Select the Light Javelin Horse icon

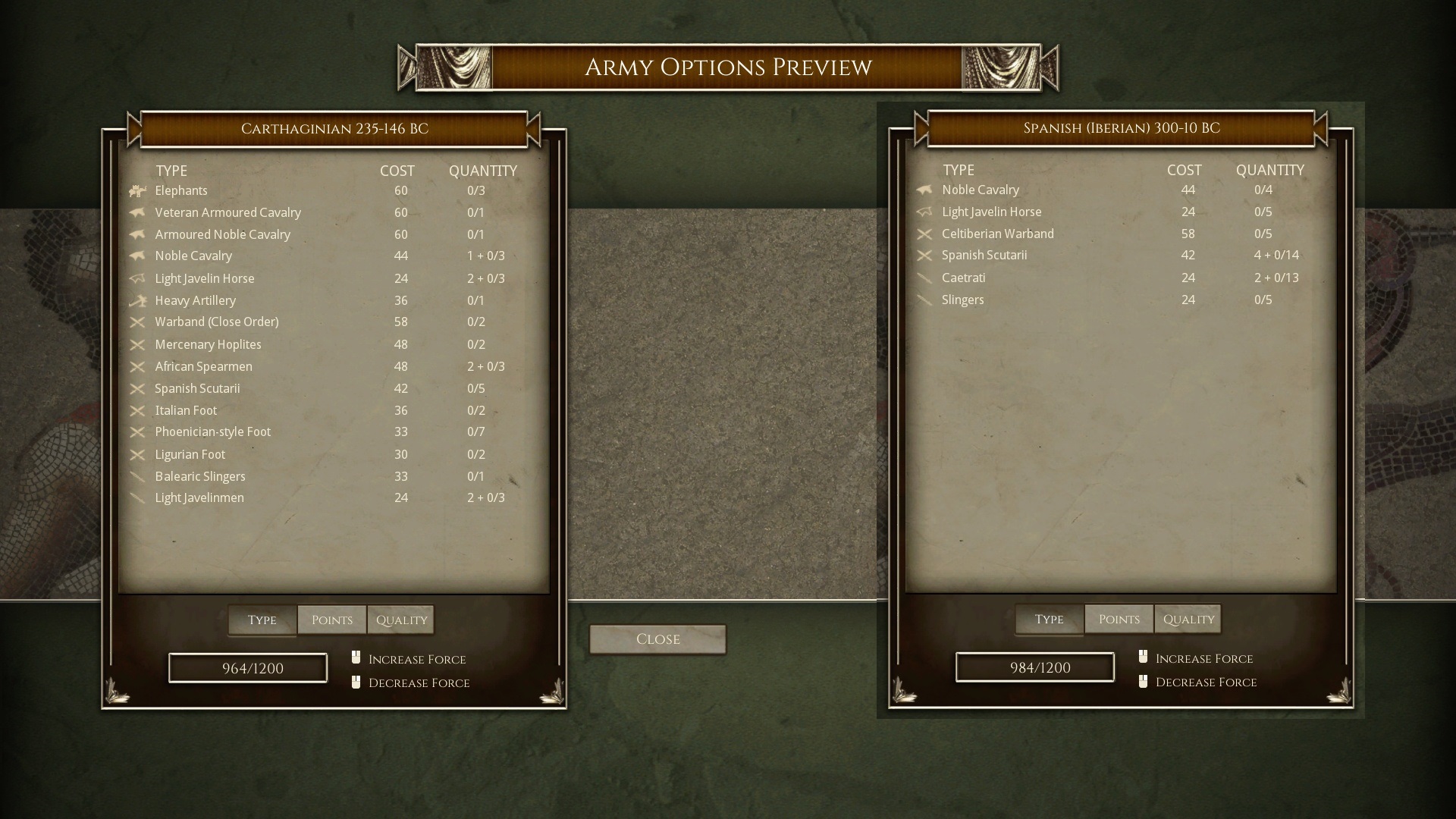tap(140, 279)
